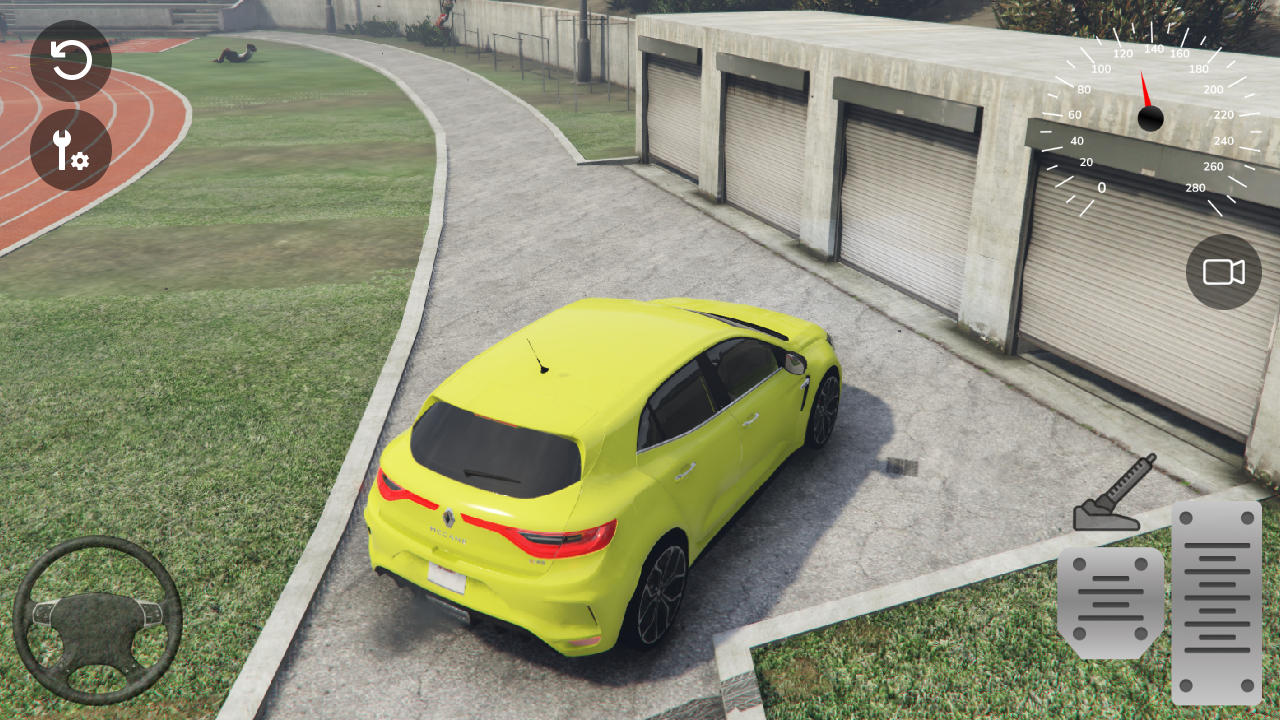The height and width of the screenshot is (720, 1280).
Task: Click the black speedometer hub
Action: (x=1152, y=117)
